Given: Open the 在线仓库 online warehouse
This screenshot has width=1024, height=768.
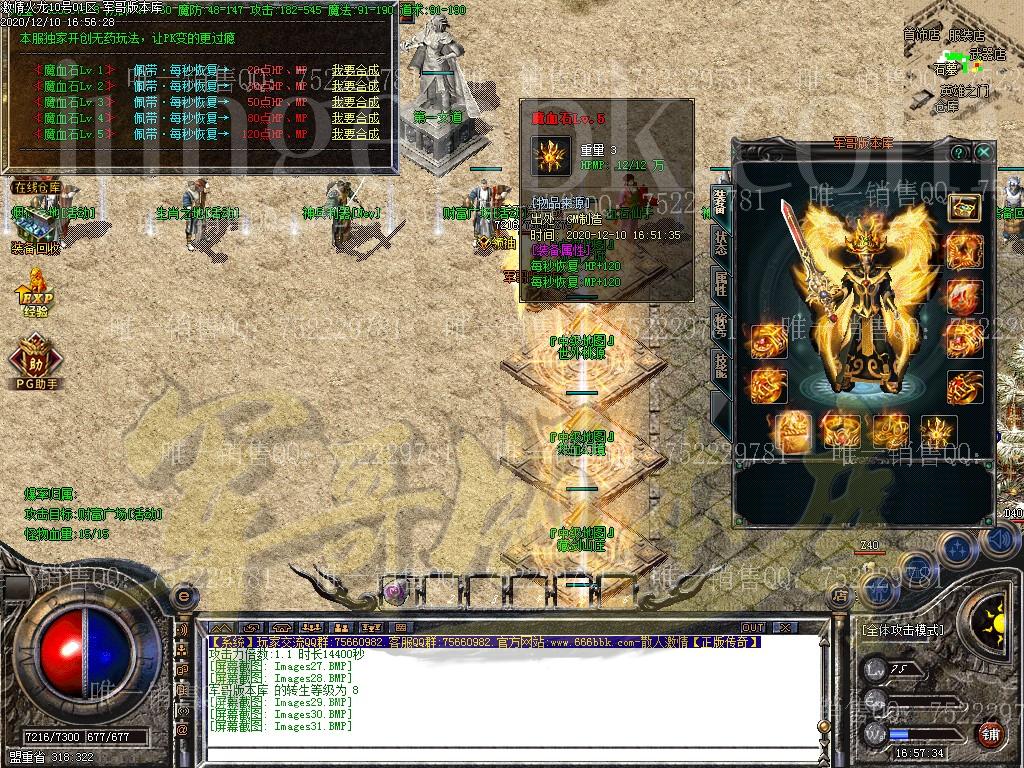Looking at the screenshot, I should [37, 187].
